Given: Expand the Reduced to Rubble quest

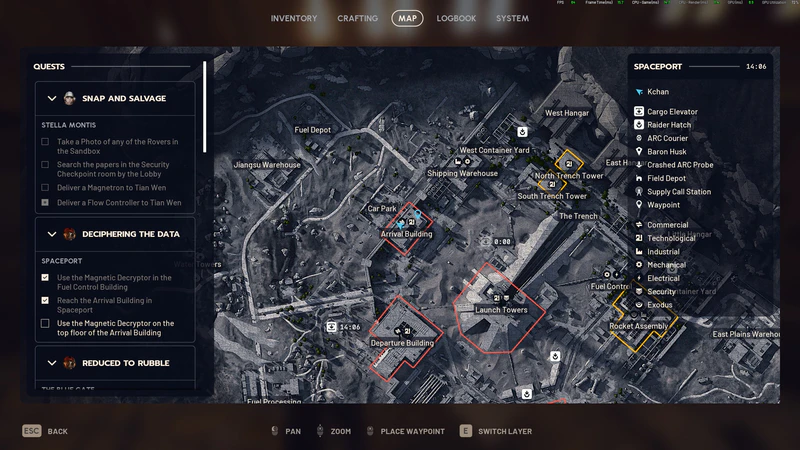Looking at the screenshot, I should [52, 363].
